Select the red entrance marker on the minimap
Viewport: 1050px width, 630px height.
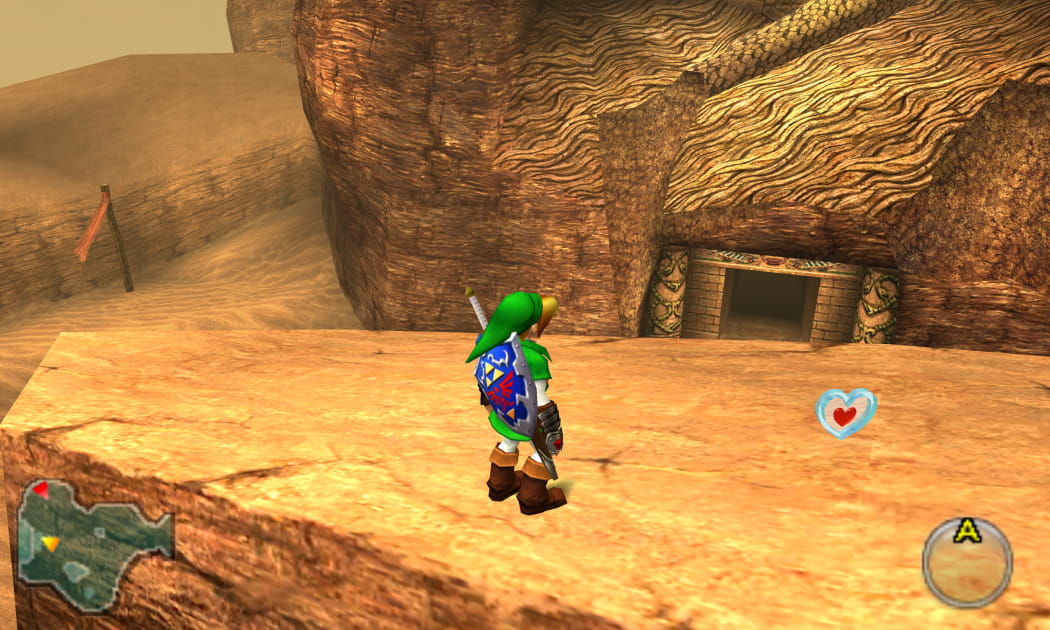tap(40, 490)
